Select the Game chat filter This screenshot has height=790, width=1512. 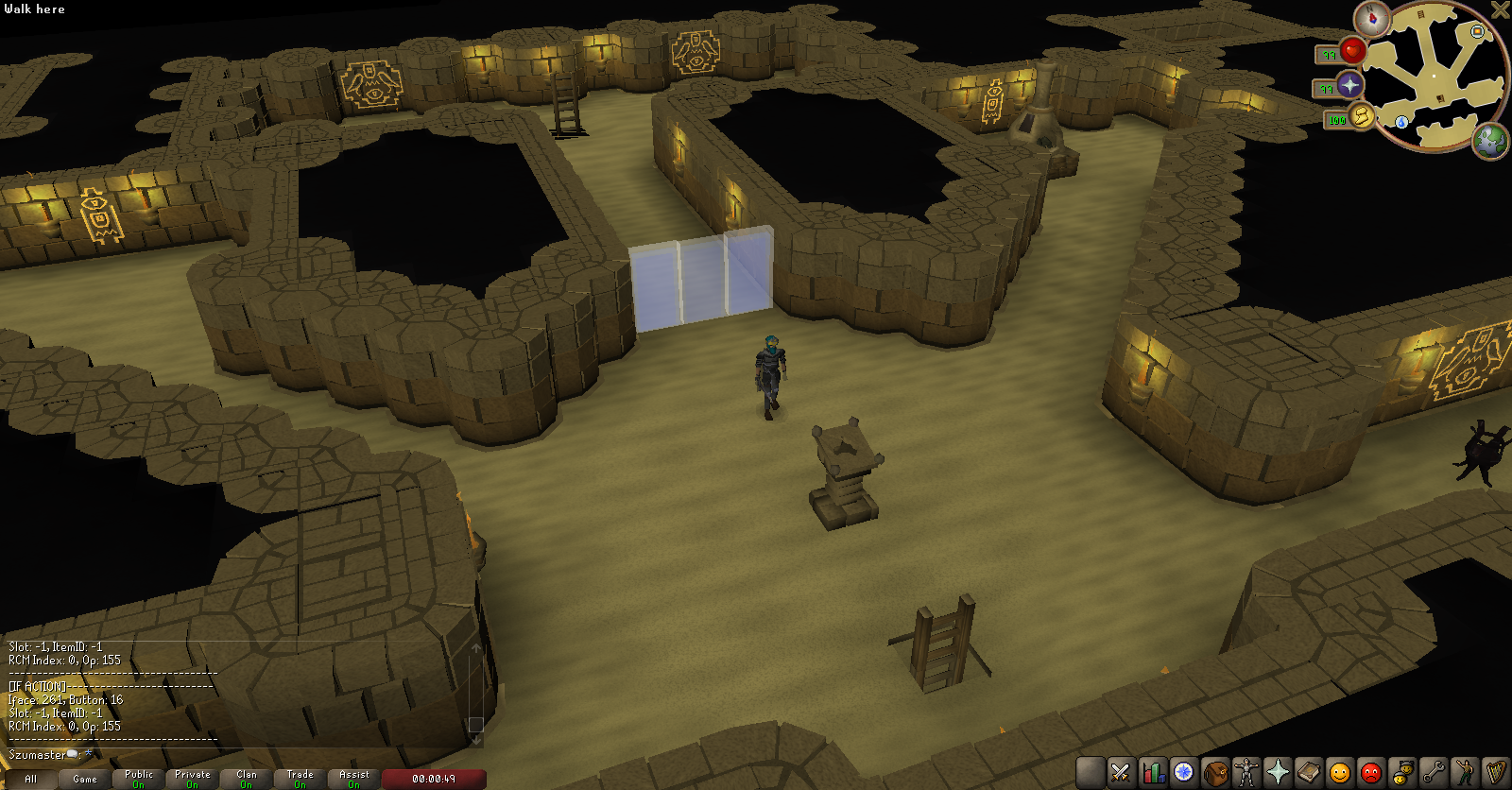point(84,779)
